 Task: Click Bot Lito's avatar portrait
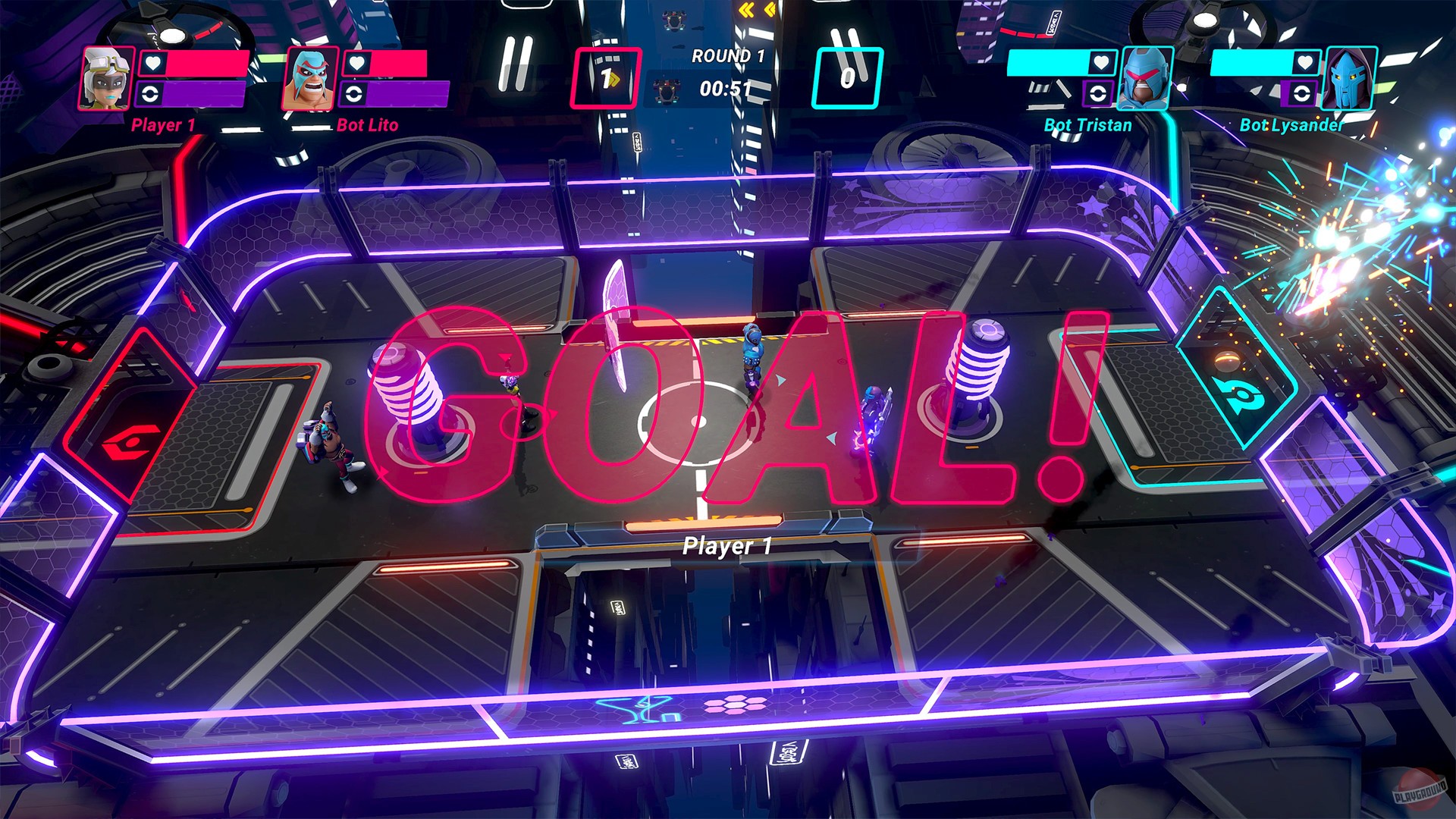pos(310,78)
